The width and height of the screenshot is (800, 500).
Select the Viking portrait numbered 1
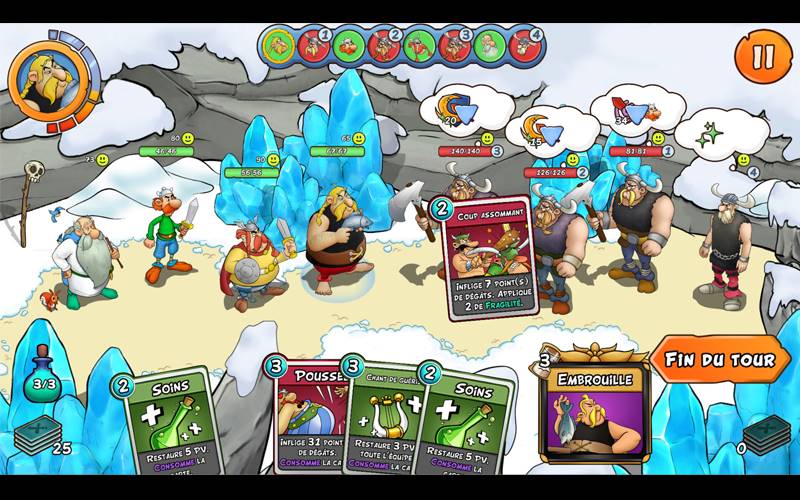coord(315,45)
